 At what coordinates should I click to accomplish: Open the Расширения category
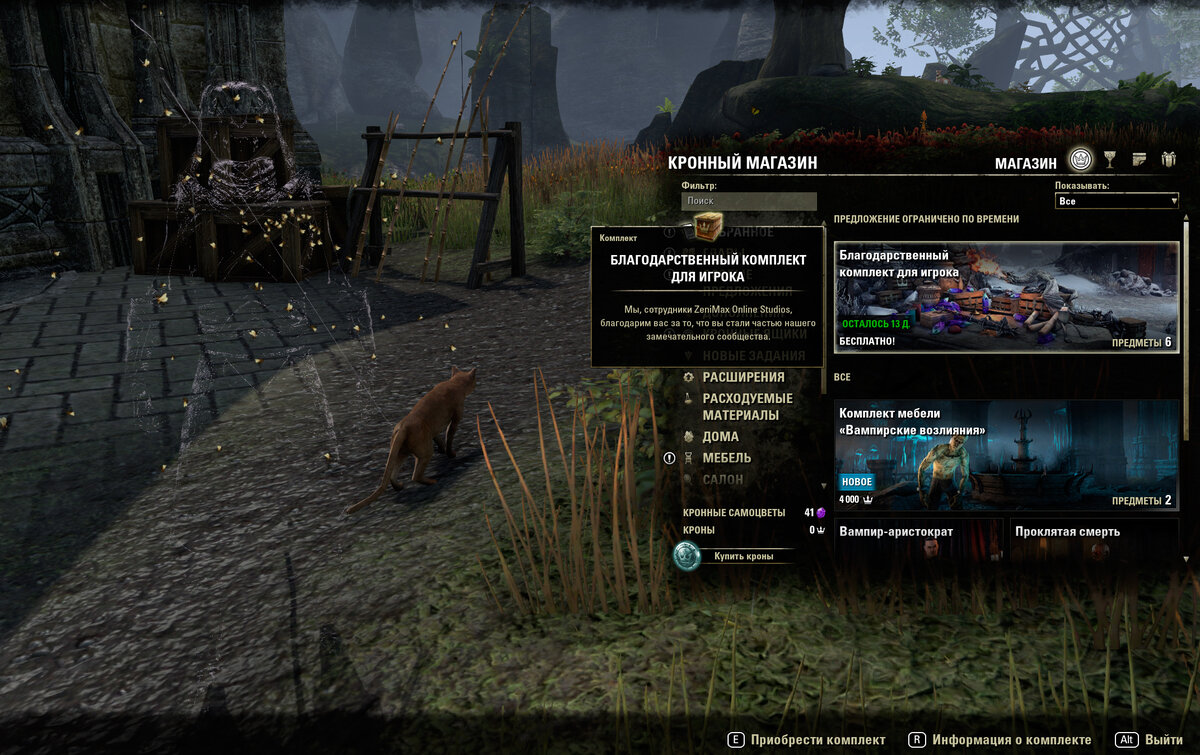(x=743, y=377)
